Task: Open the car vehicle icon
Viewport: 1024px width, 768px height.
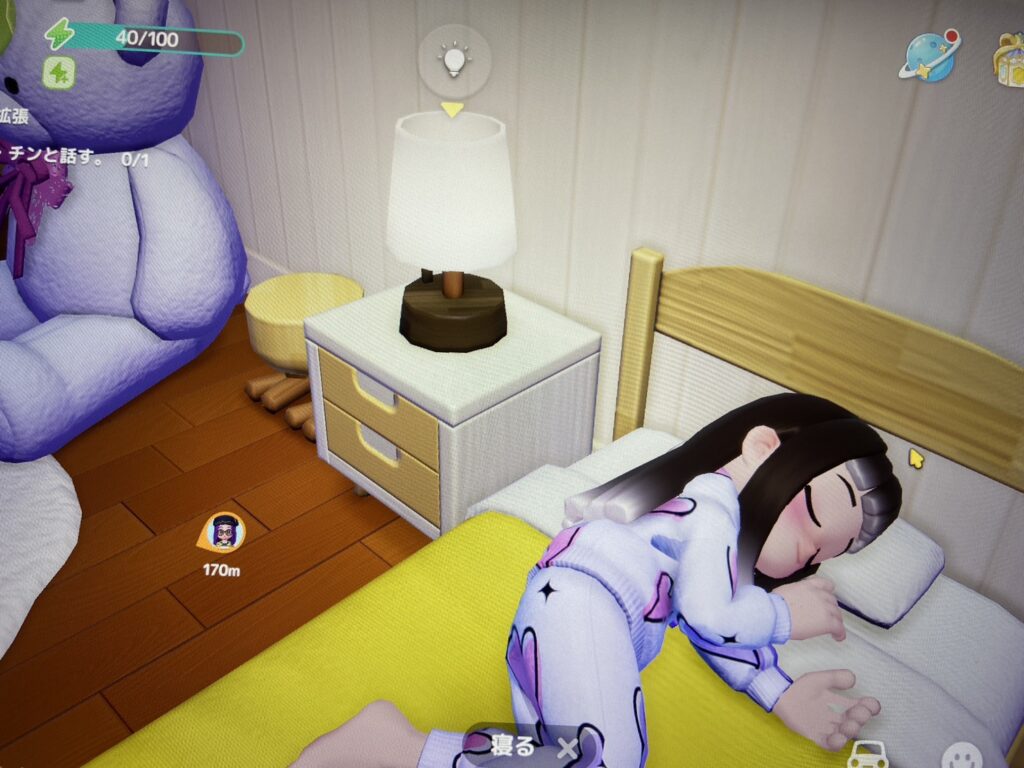Action: pos(867,753)
